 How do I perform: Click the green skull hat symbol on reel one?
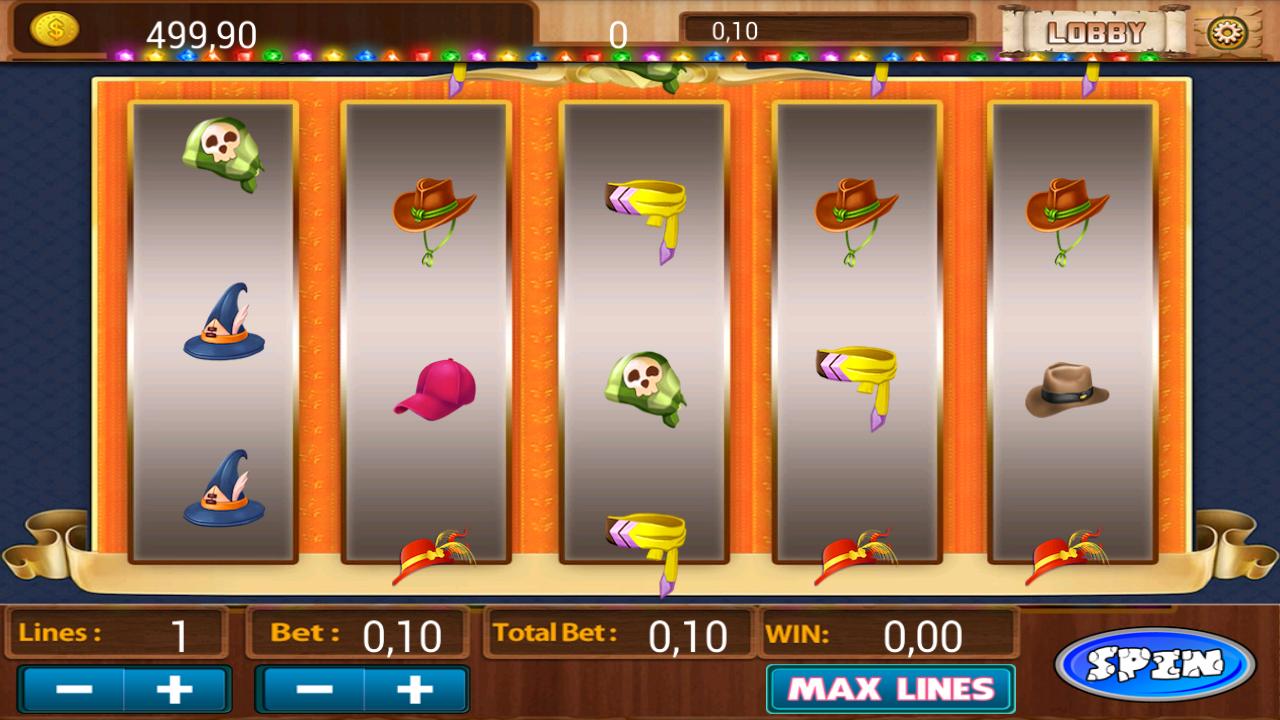point(222,153)
